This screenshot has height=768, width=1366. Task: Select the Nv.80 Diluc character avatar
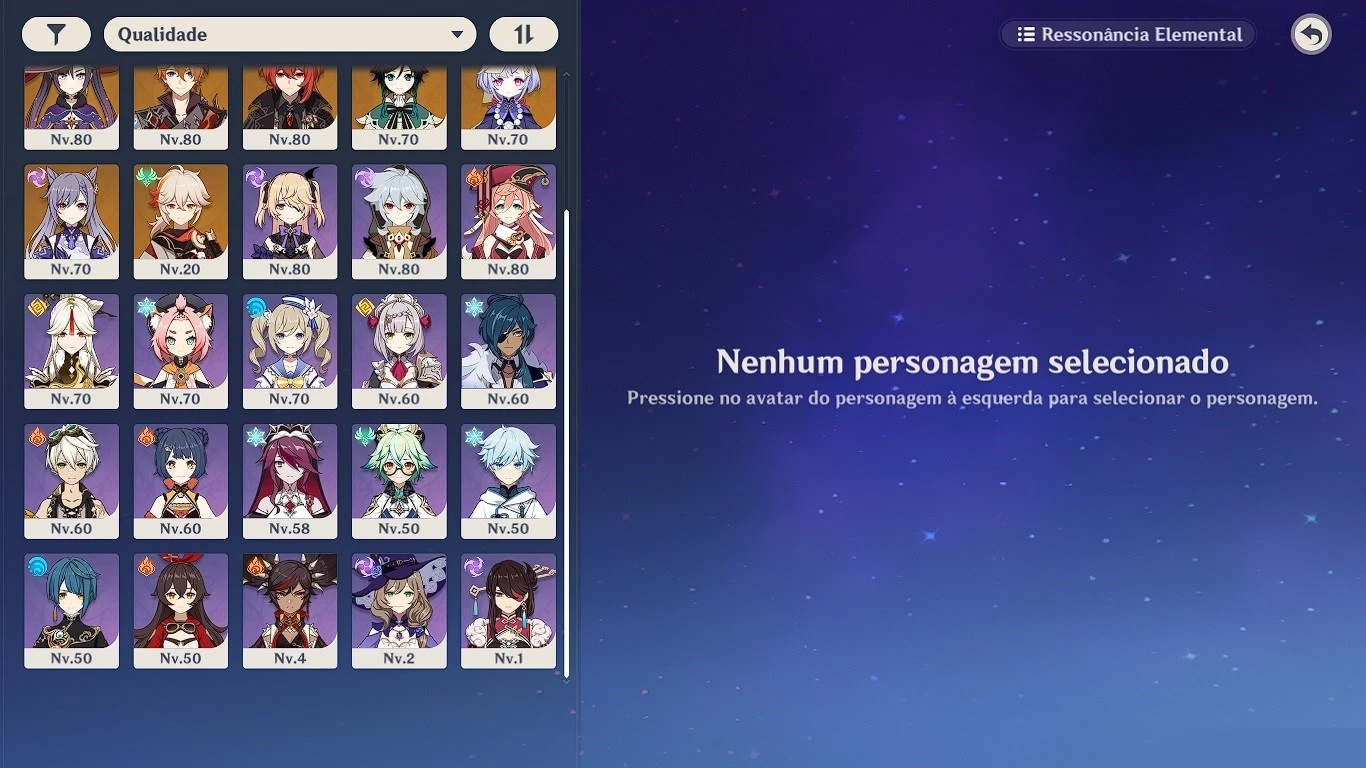click(x=290, y=100)
